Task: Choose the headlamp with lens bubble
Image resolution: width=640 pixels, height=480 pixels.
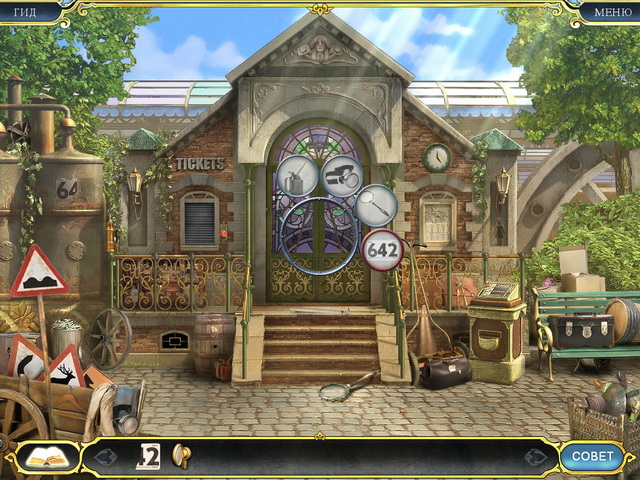Action: click(x=342, y=174)
